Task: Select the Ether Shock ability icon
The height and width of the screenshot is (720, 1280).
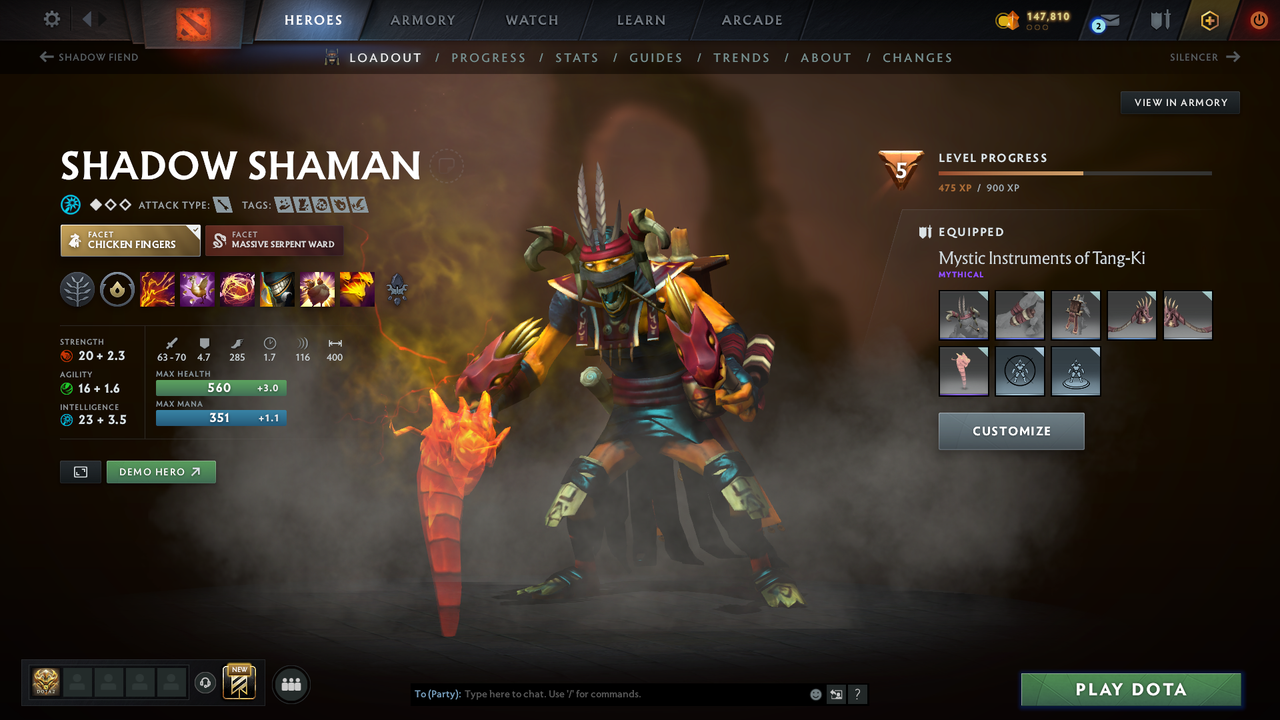Action: pos(157,290)
